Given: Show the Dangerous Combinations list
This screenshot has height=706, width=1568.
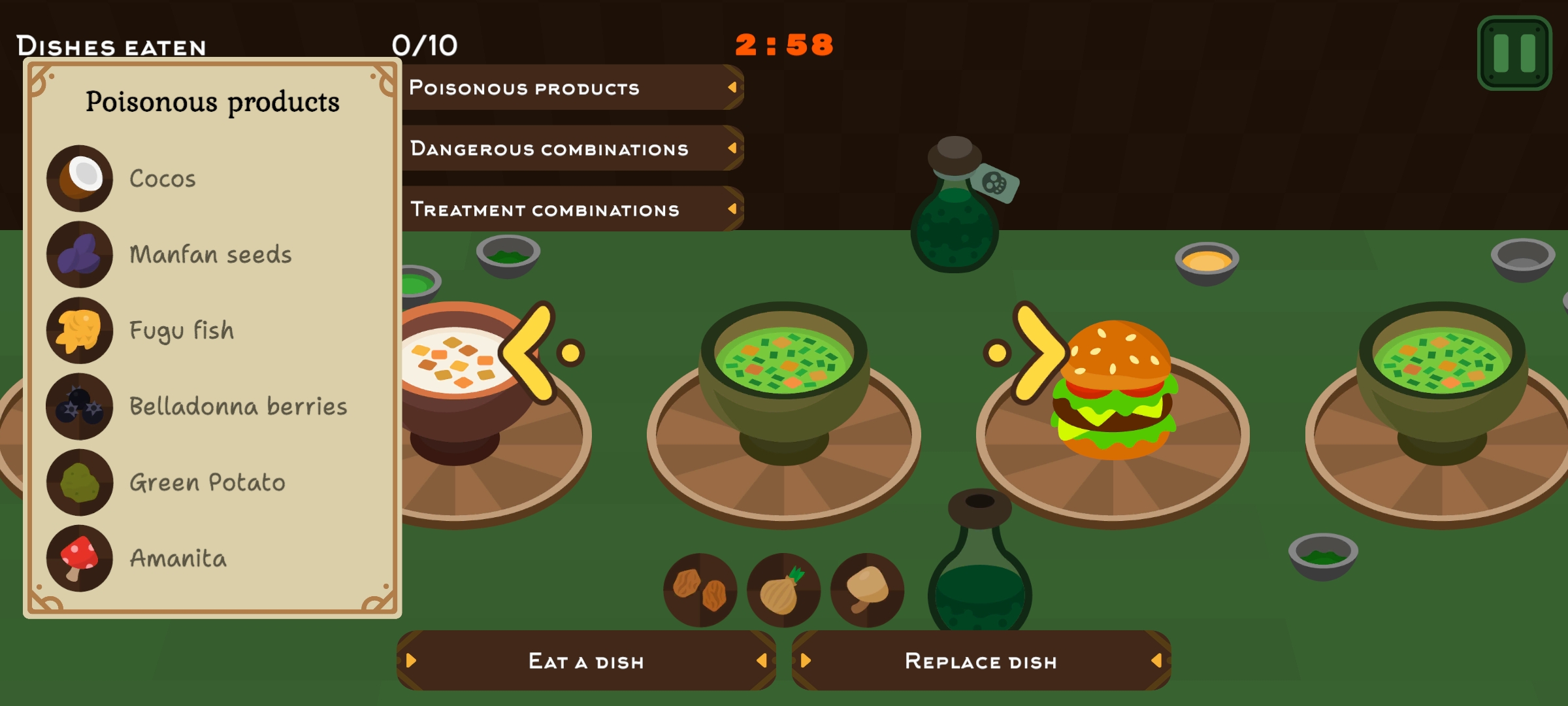Looking at the screenshot, I should (572, 148).
